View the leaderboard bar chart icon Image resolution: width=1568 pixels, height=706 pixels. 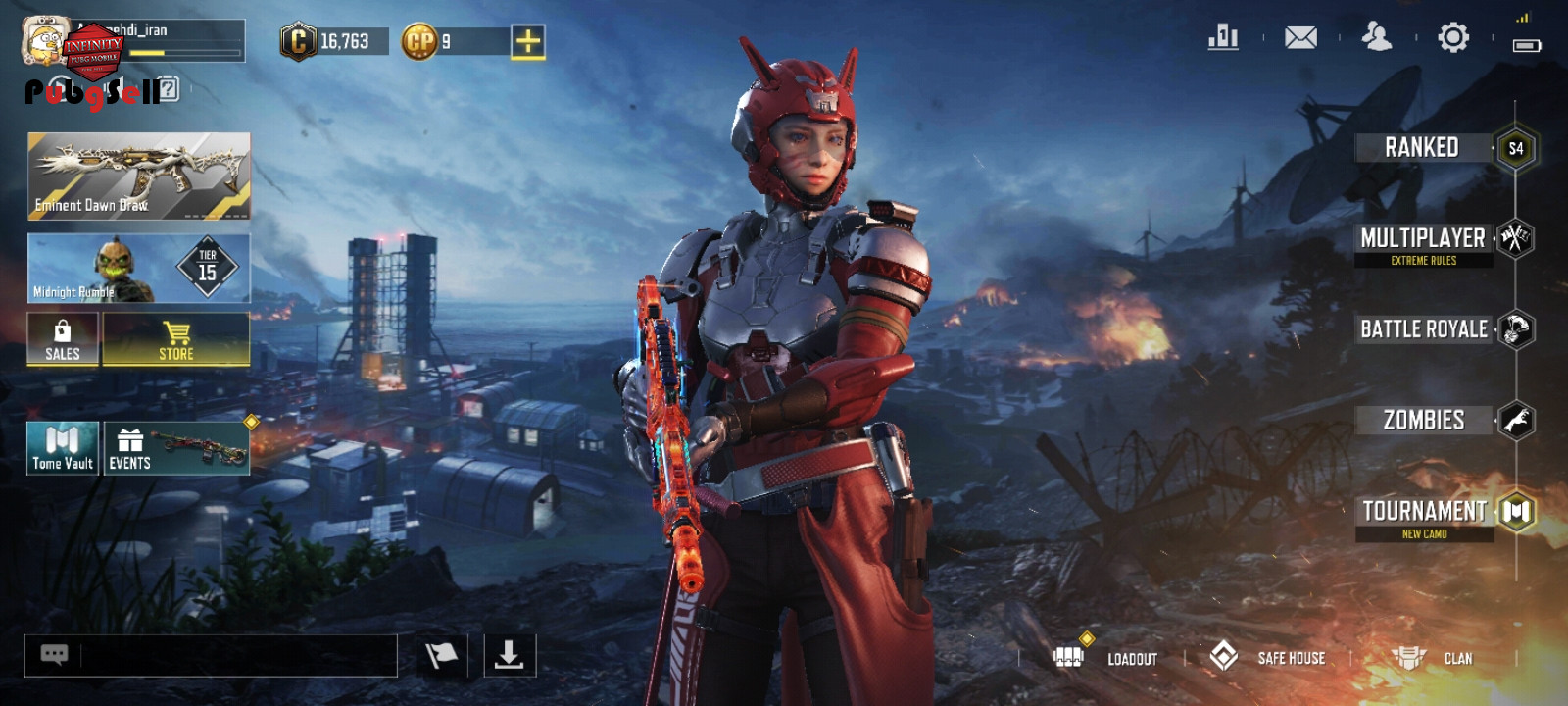pos(1223,38)
